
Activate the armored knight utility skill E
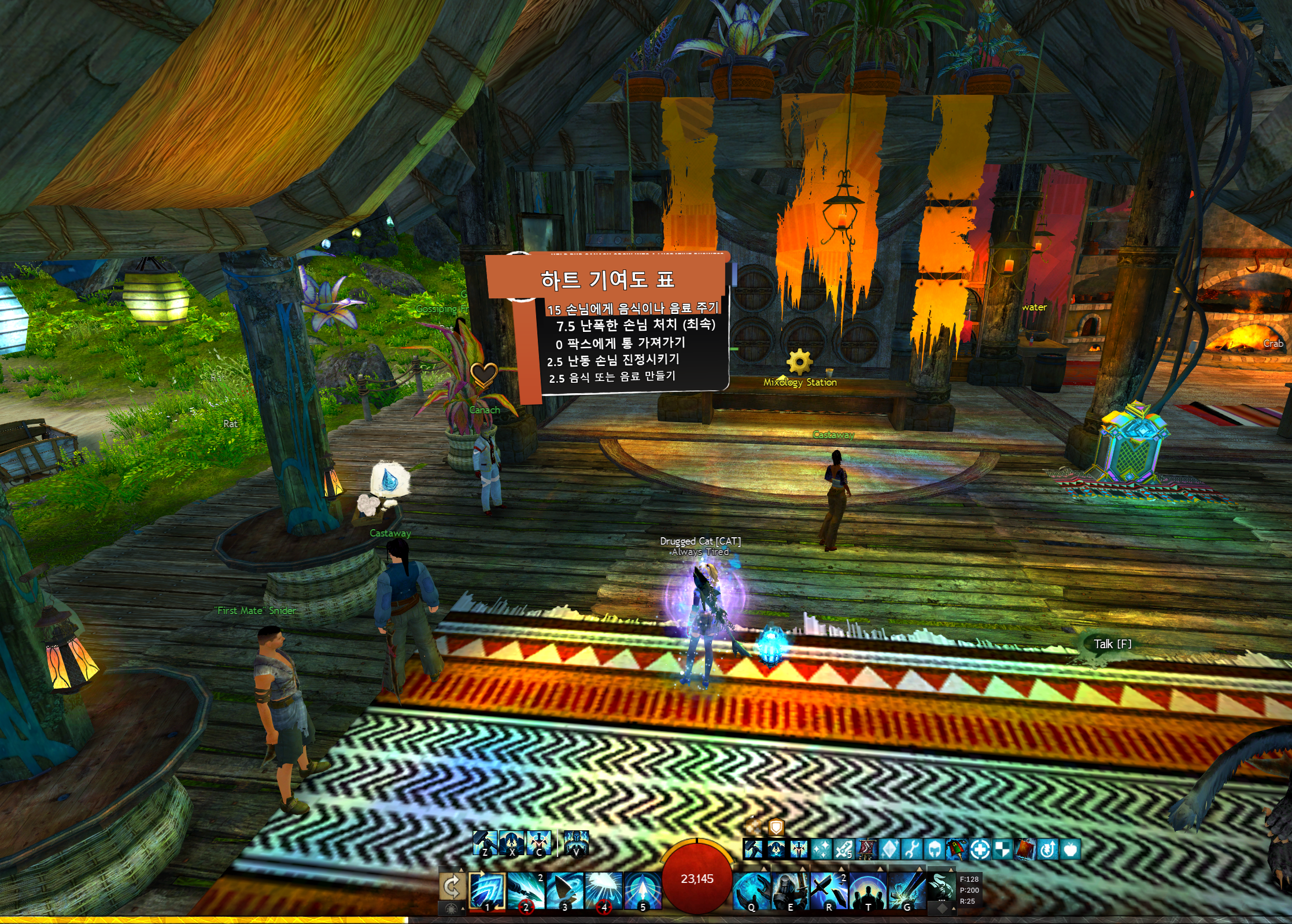pyautogui.click(x=790, y=890)
